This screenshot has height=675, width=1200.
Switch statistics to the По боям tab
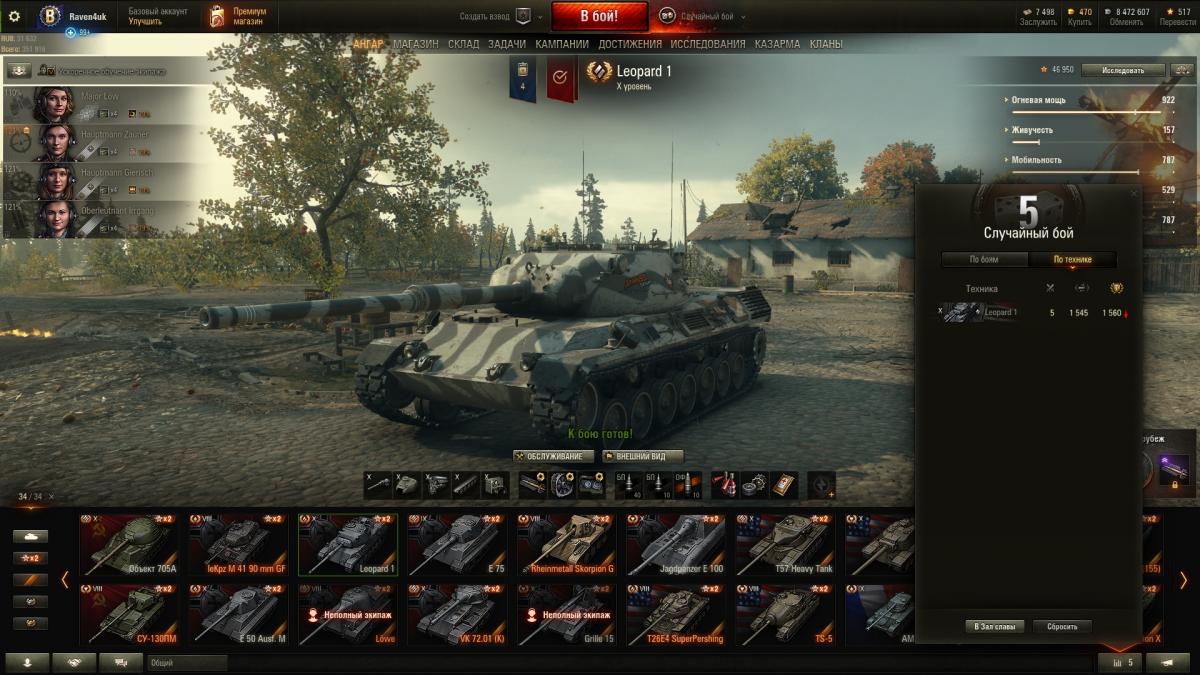984,260
